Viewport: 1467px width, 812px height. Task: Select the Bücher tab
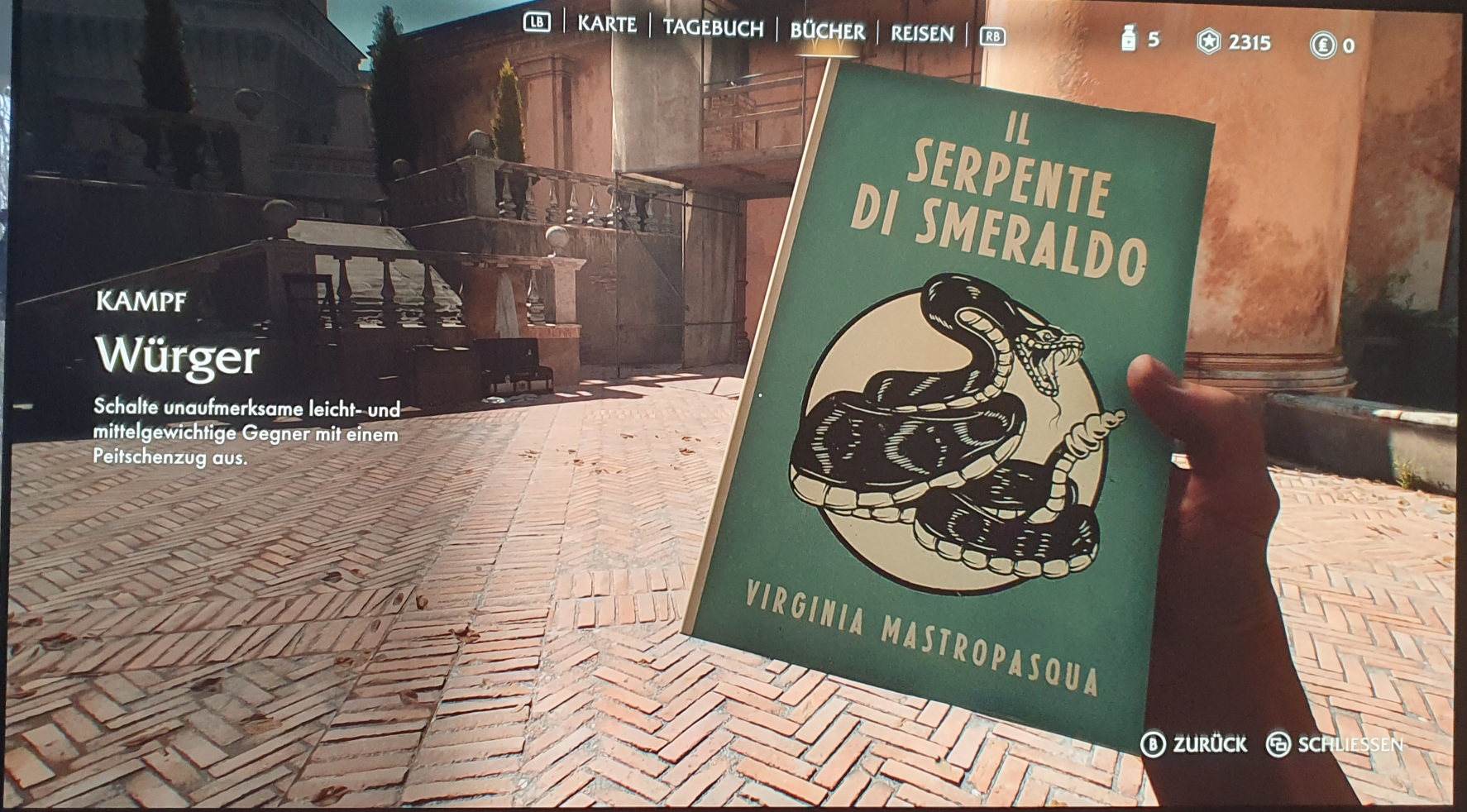click(827, 31)
